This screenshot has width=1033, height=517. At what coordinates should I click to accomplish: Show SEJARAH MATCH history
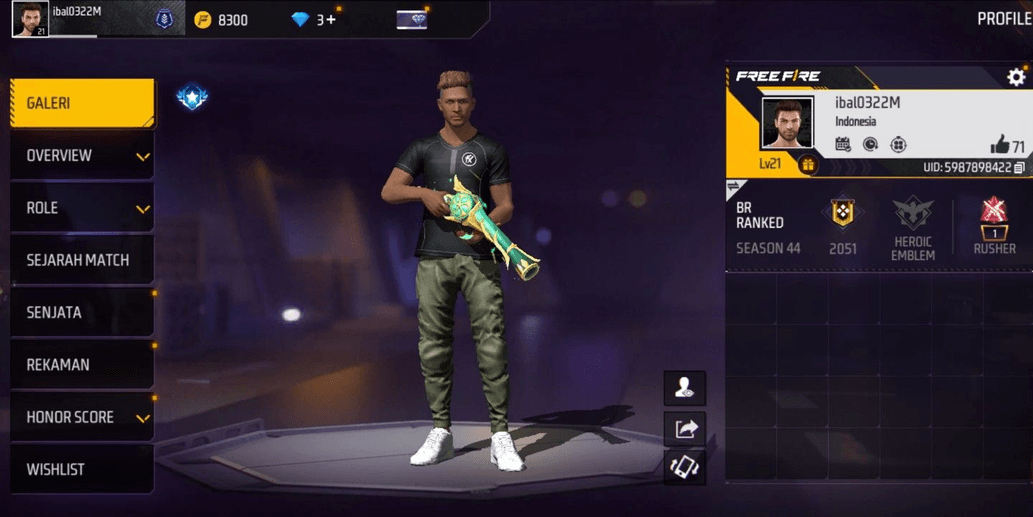82,260
